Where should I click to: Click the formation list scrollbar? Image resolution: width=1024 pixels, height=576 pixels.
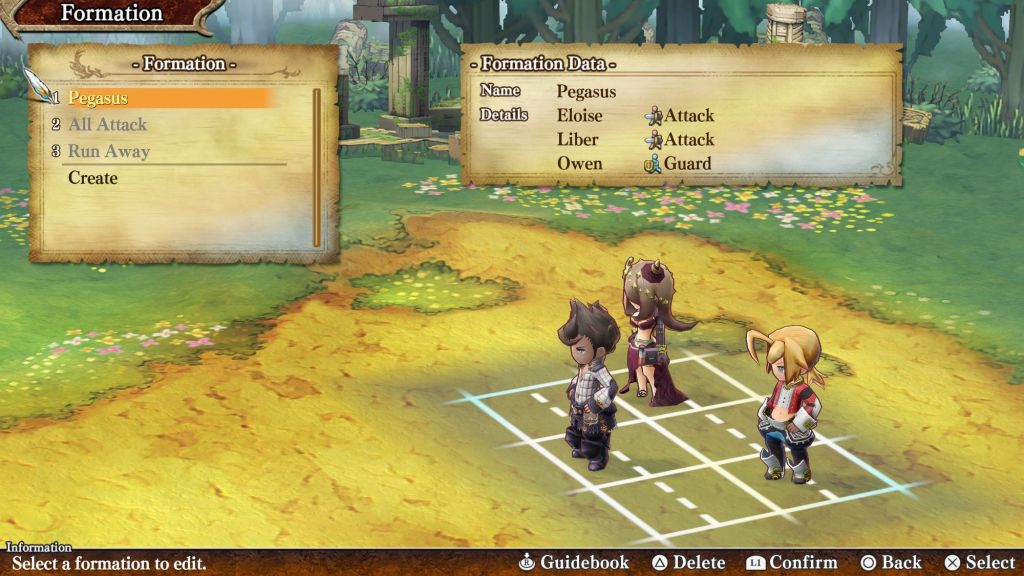pyautogui.click(x=317, y=168)
